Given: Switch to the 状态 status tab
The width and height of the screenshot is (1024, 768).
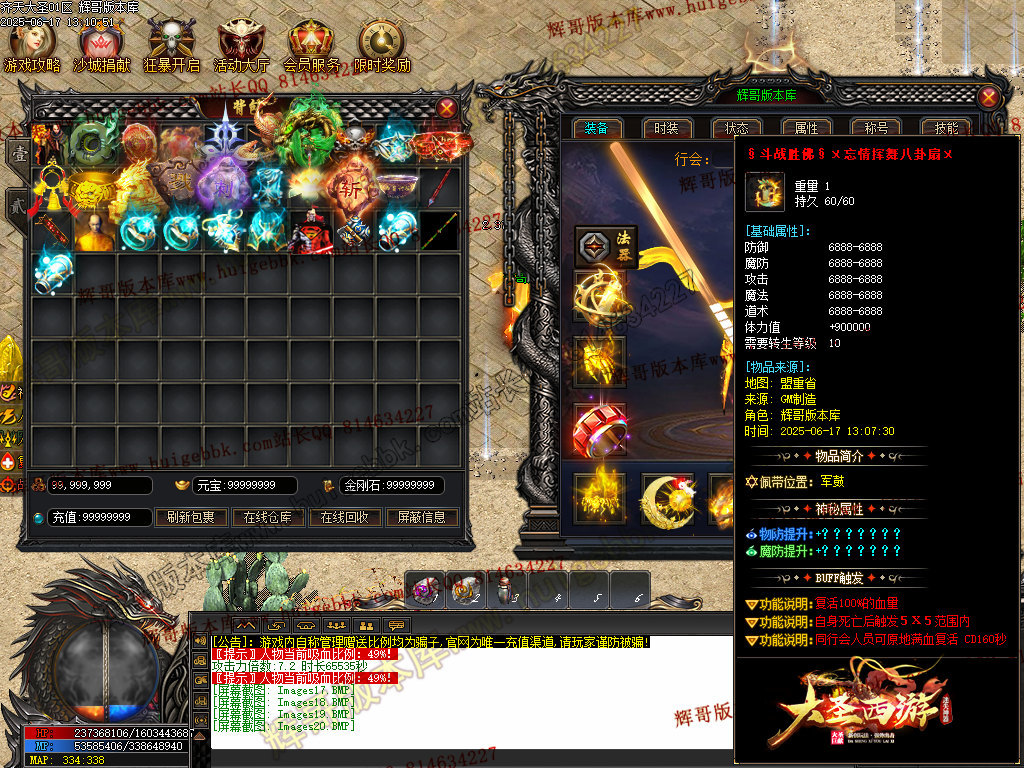Looking at the screenshot, I should tap(737, 128).
